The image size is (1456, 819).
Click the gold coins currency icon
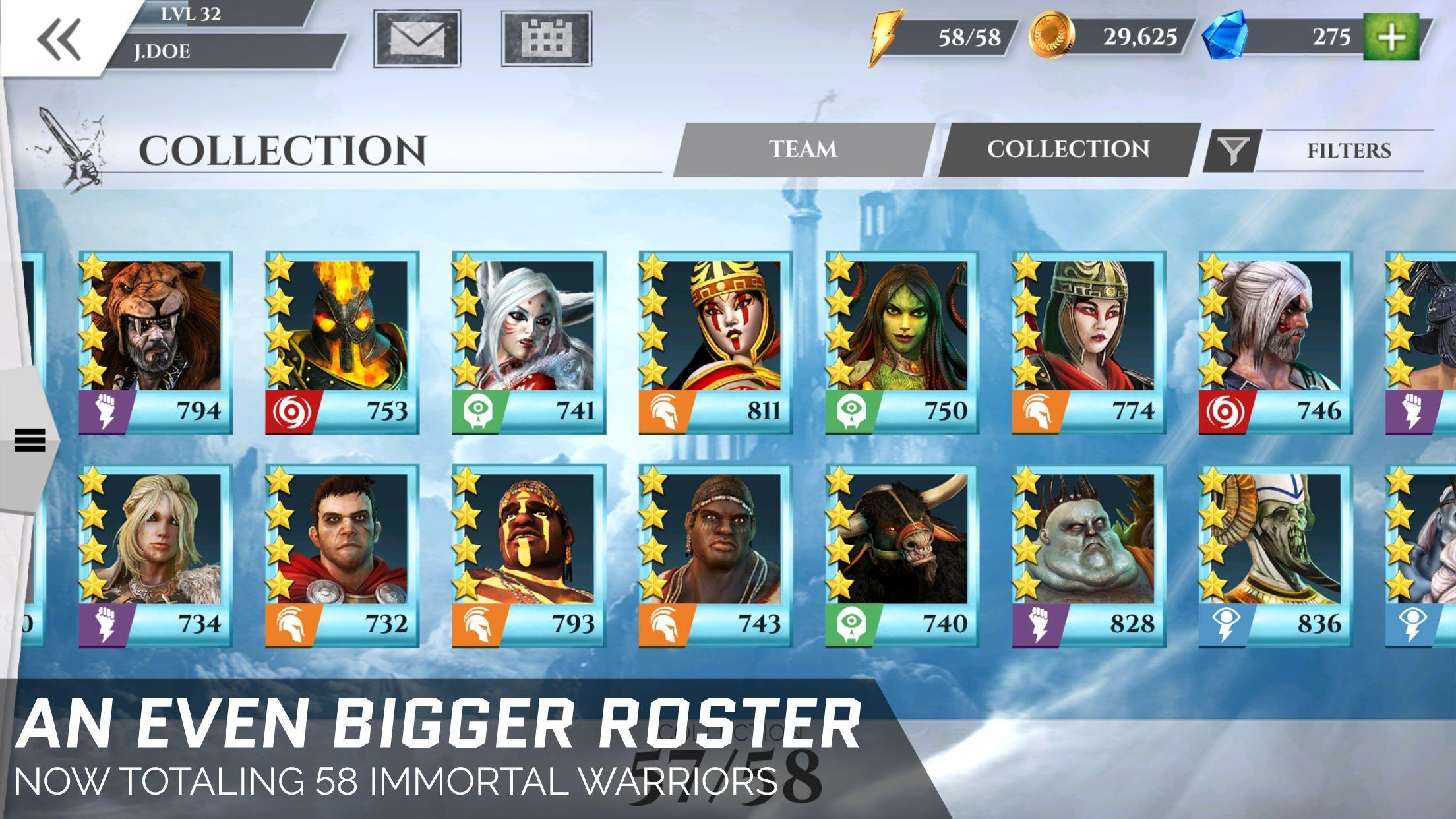[x=1054, y=38]
